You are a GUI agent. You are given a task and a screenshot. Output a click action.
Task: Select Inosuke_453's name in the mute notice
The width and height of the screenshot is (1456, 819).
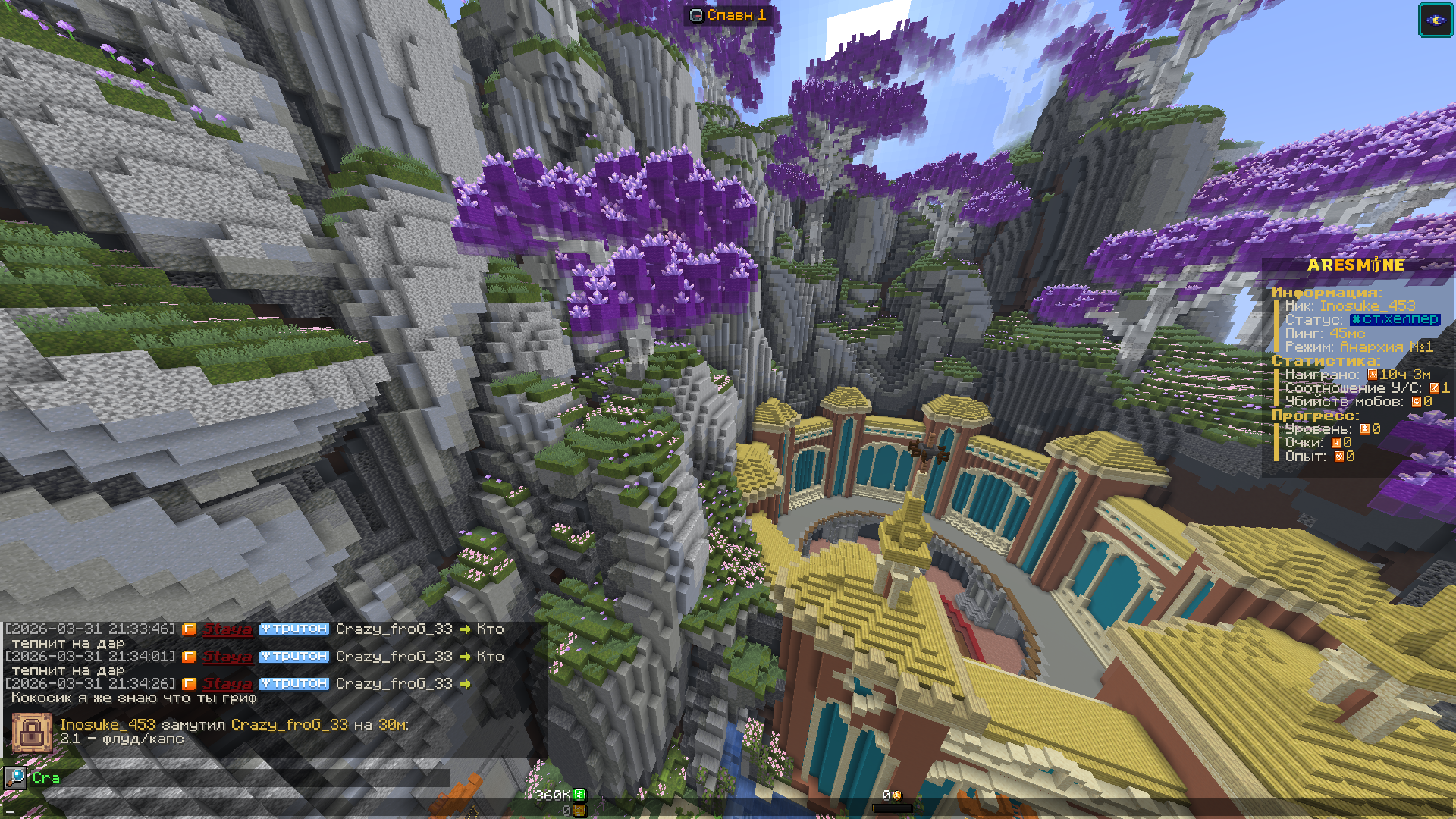[107, 725]
